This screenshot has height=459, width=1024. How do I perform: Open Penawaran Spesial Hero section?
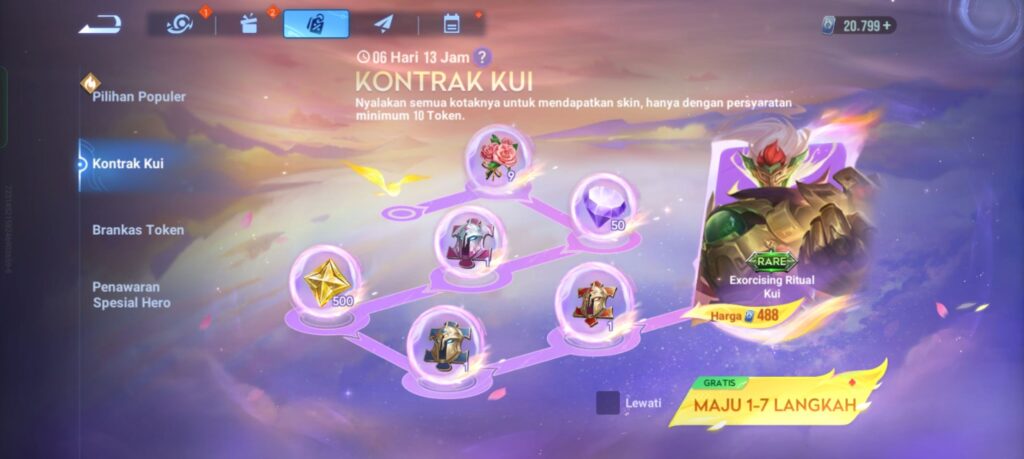(132, 294)
